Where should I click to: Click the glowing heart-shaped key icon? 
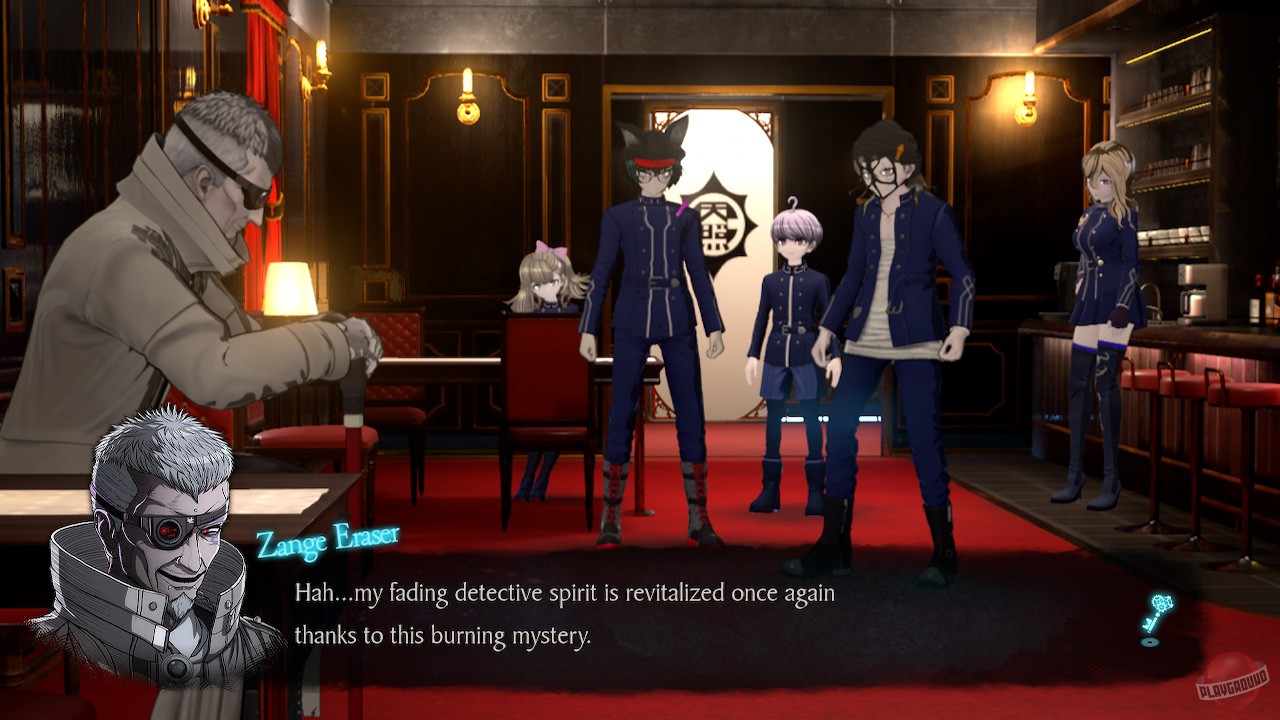pyautogui.click(x=1160, y=605)
